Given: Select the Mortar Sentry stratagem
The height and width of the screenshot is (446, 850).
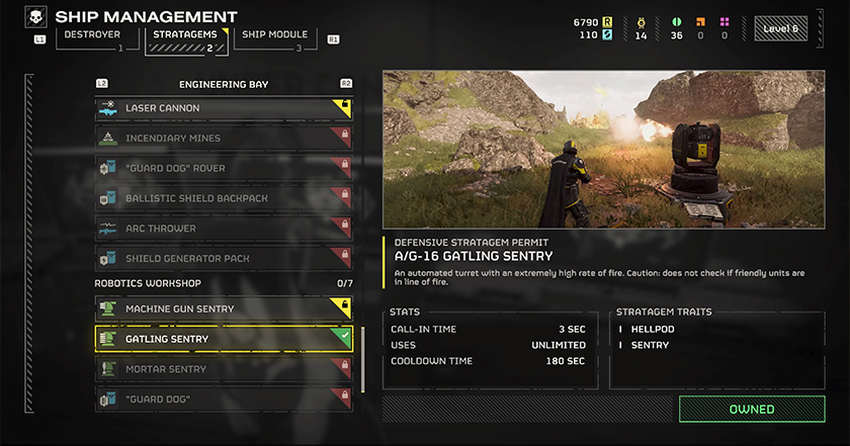Looking at the screenshot, I should tap(223, 369).
